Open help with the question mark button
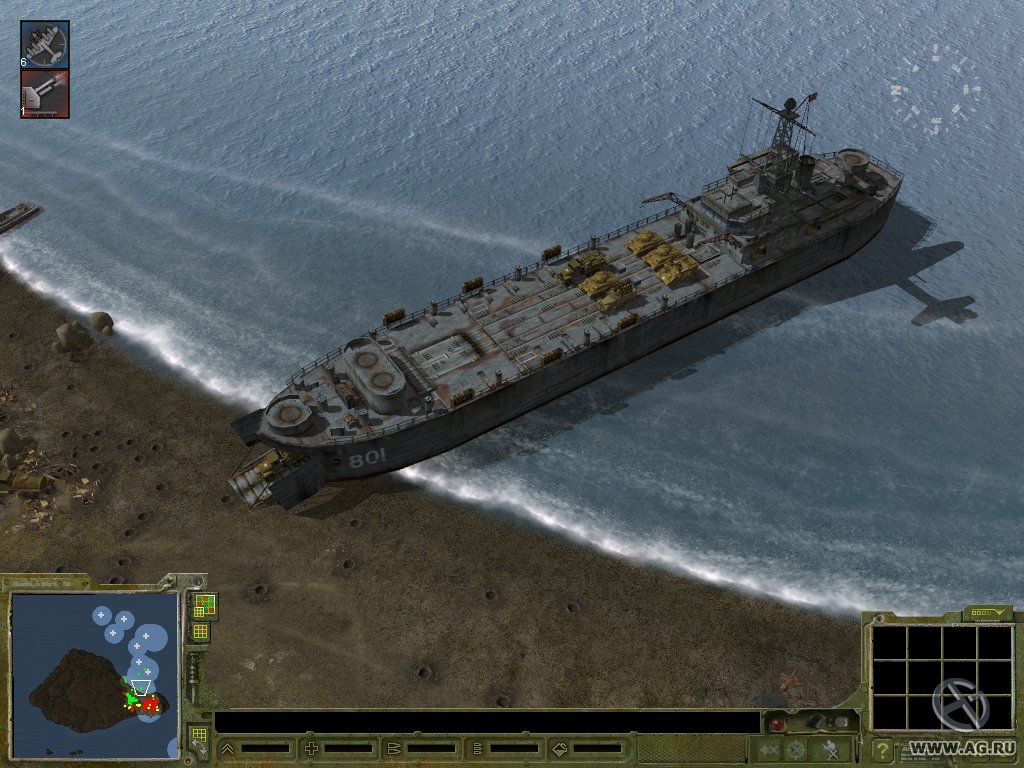Viewport: 1024px width, 768px height. coord(883,748)
